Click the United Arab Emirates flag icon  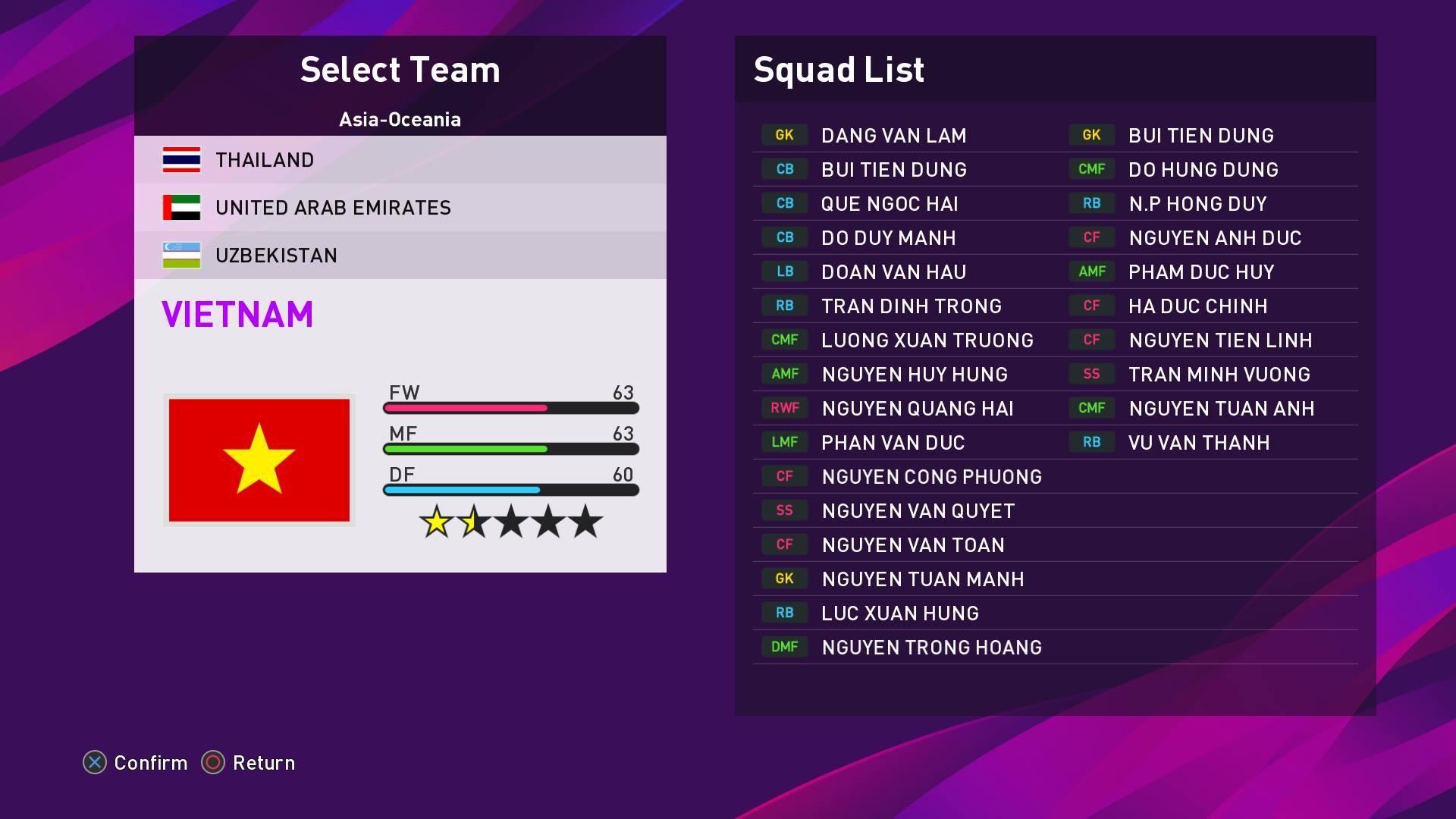[x=183, y=208]
